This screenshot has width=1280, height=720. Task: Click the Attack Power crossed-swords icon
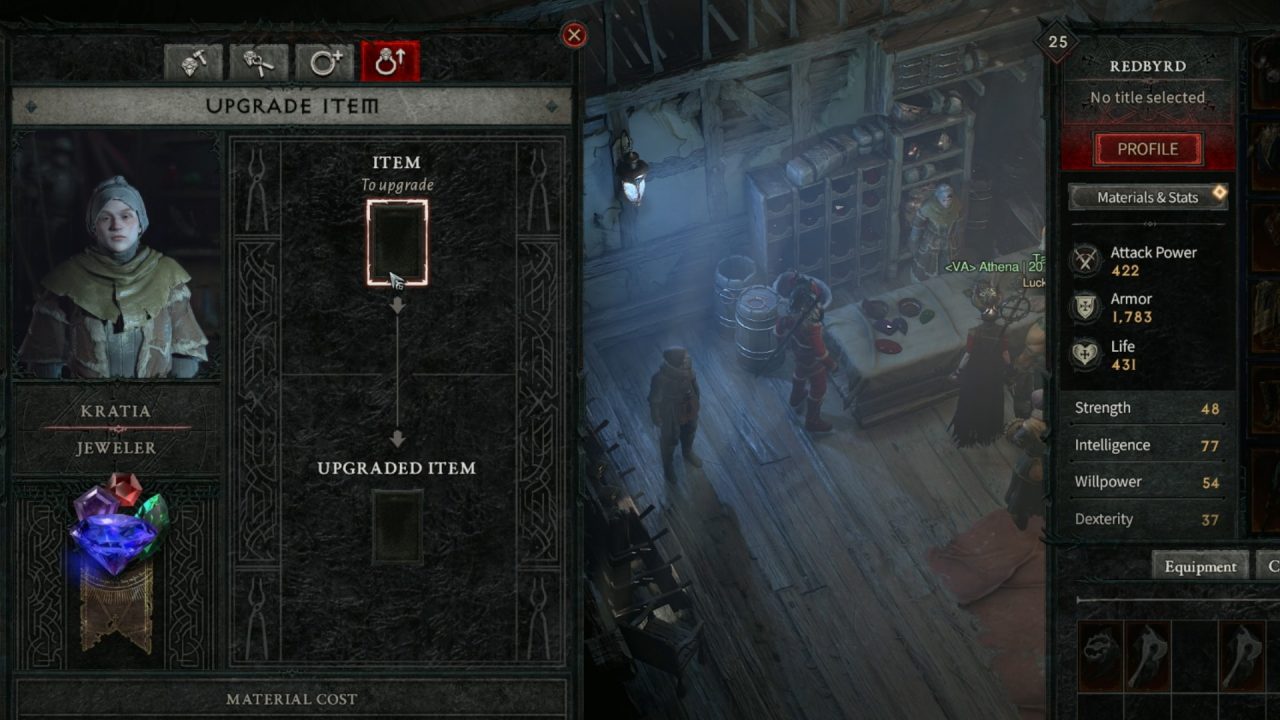pos(1084,259)
